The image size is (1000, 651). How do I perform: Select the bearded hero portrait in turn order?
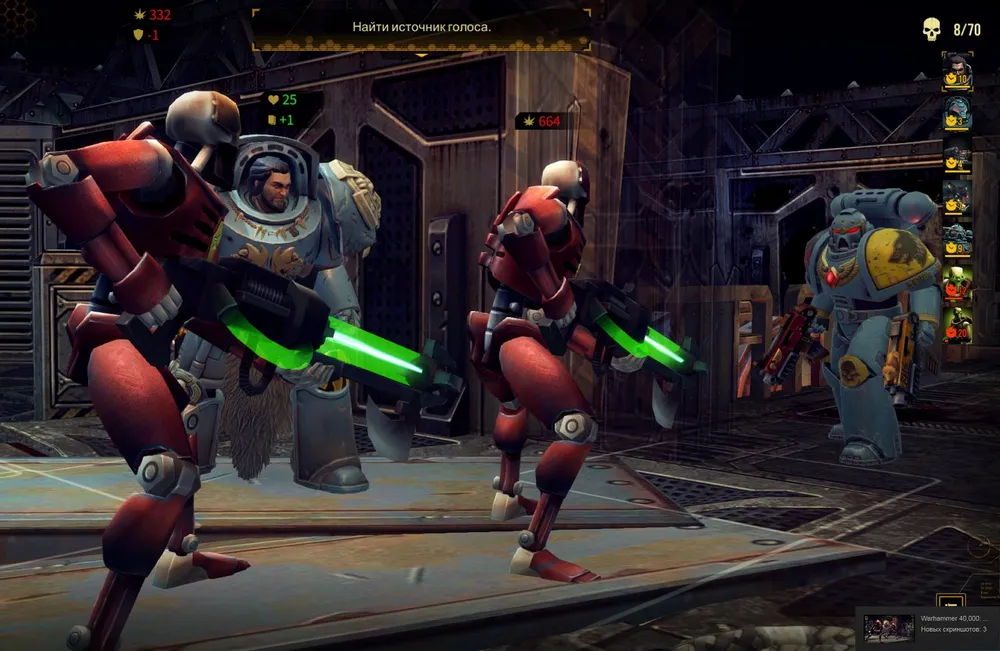[x=957, y=69]
